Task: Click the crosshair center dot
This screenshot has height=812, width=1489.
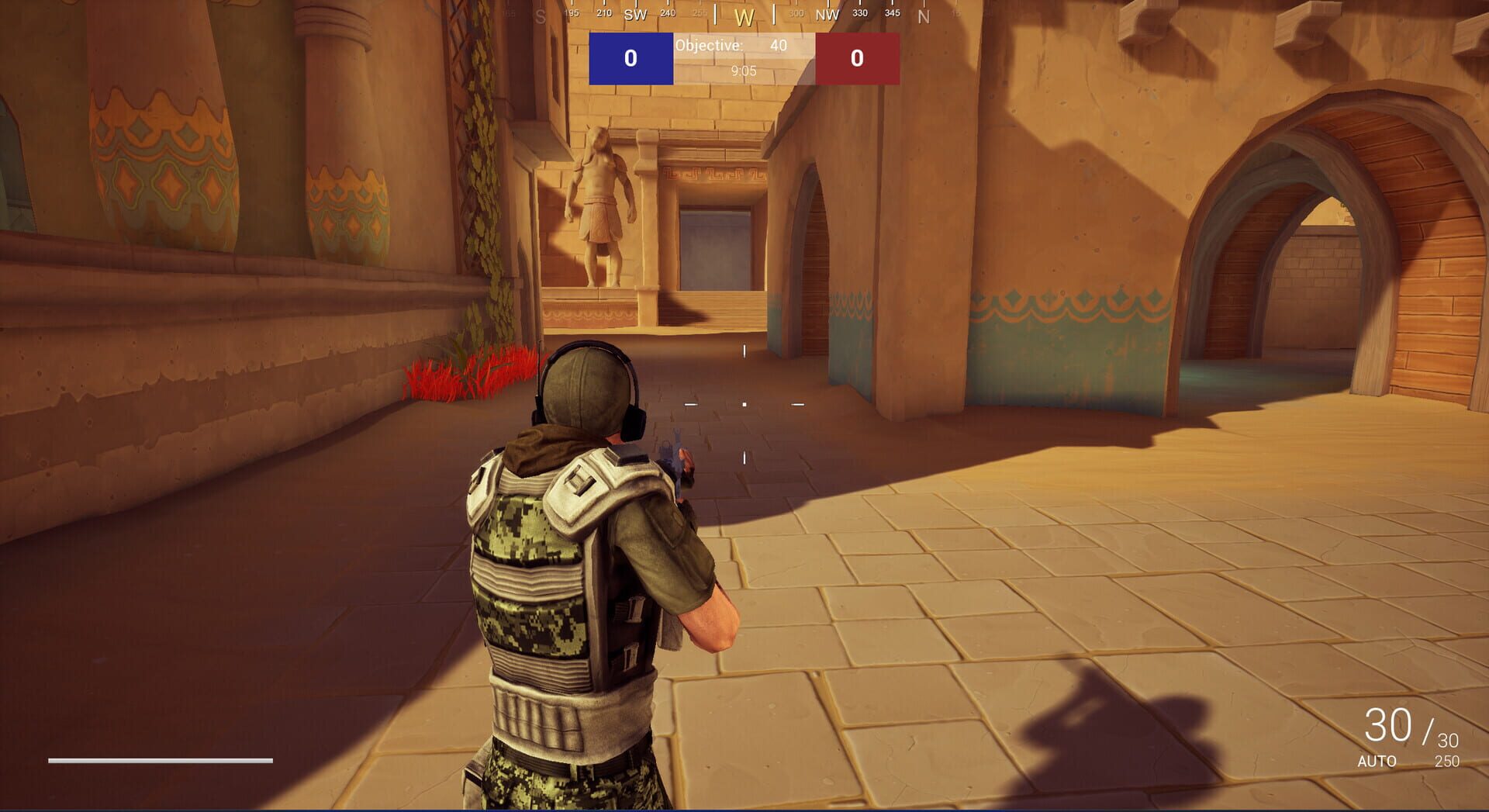Action: coord(743,403)
